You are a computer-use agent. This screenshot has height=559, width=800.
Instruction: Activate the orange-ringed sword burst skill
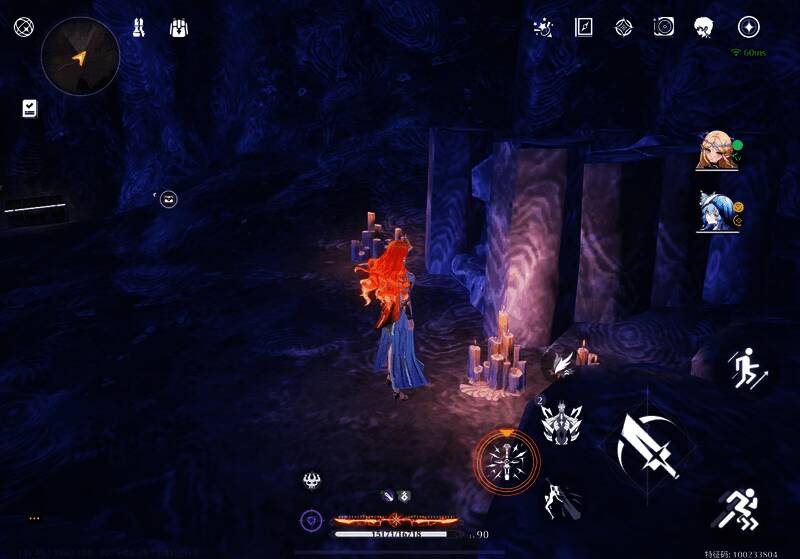tap(506, 461)
